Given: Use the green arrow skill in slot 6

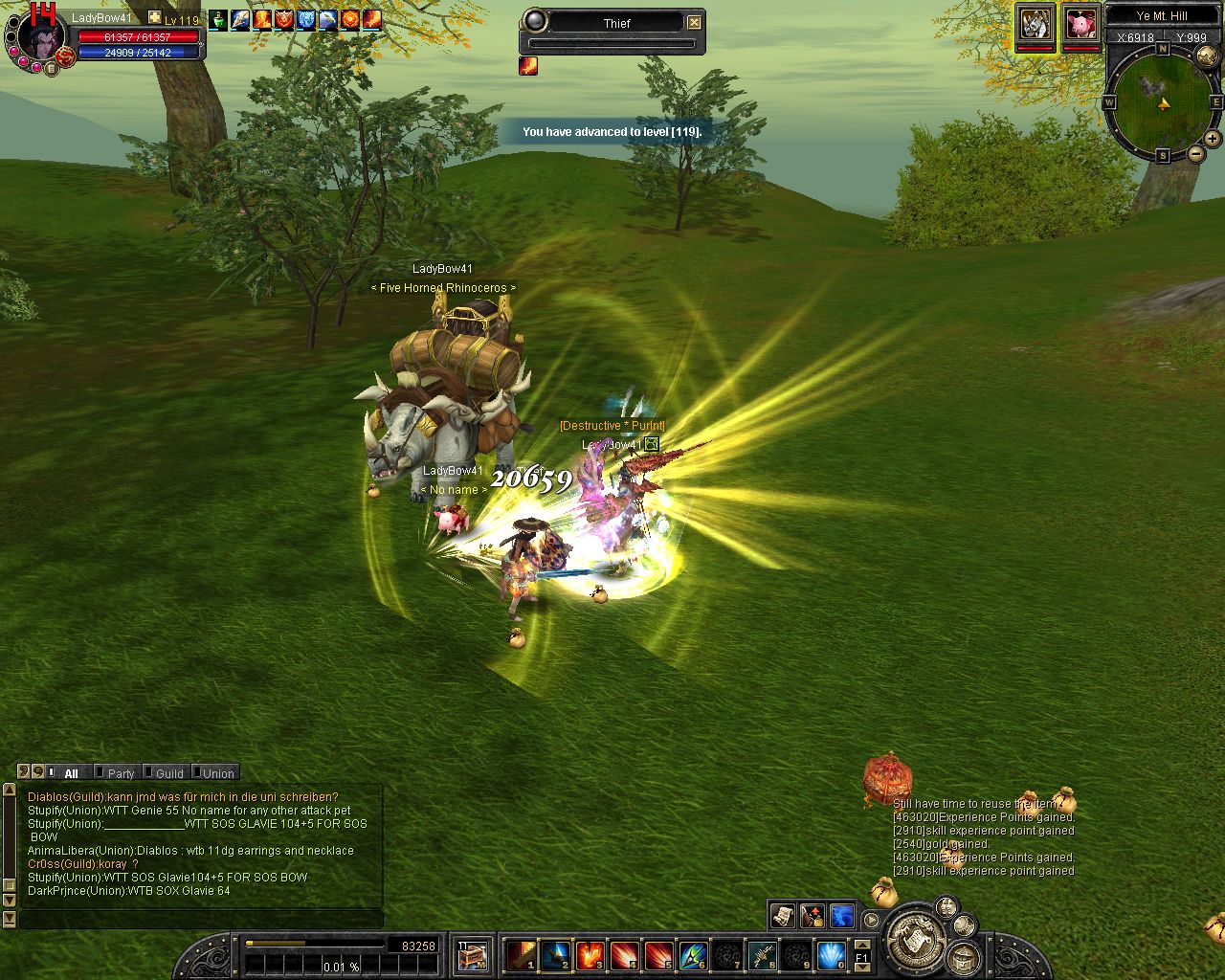Looking at the screenshot, I should (x=693, y=954).
